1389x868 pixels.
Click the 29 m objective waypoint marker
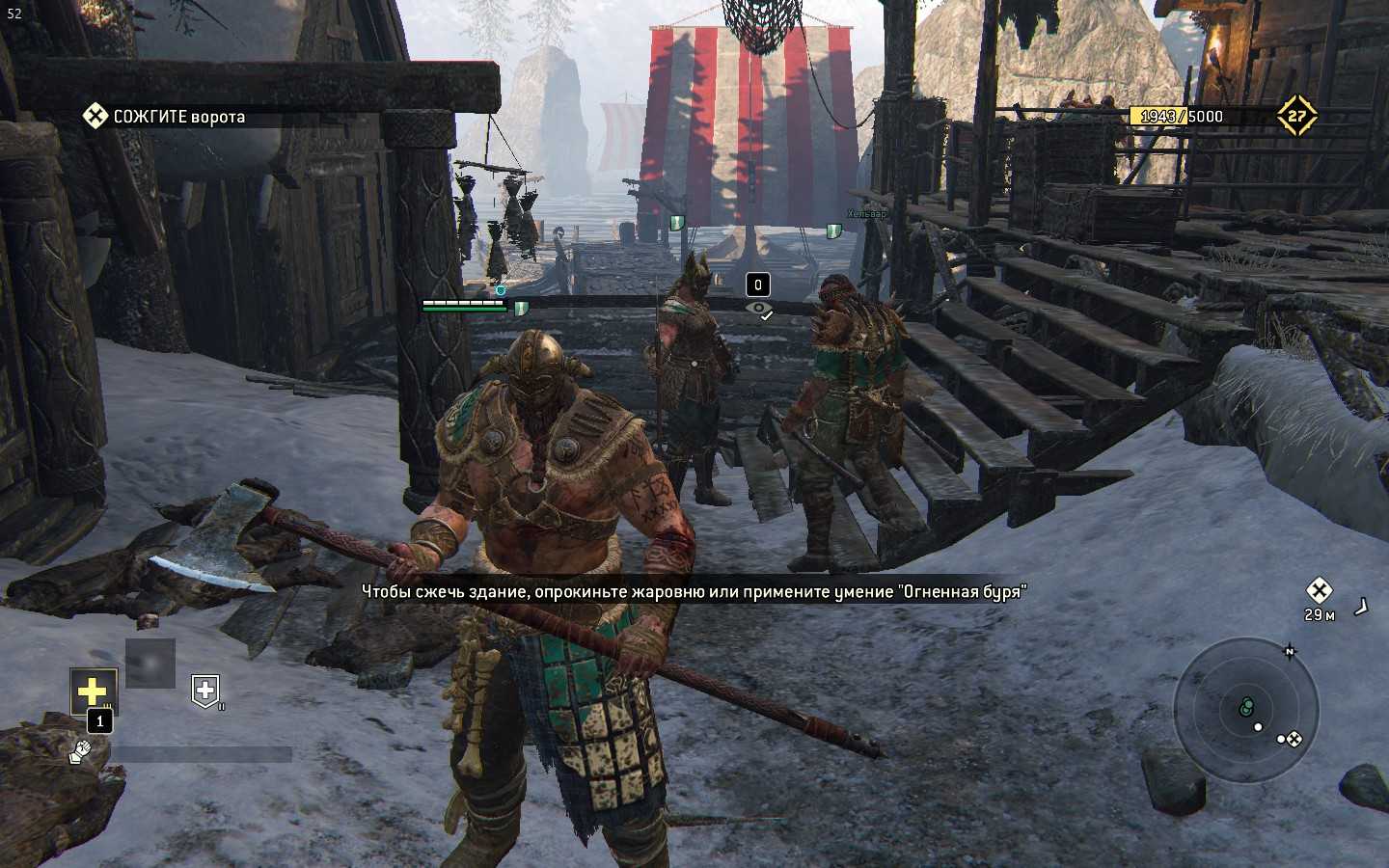click(x=1319, y=590)
